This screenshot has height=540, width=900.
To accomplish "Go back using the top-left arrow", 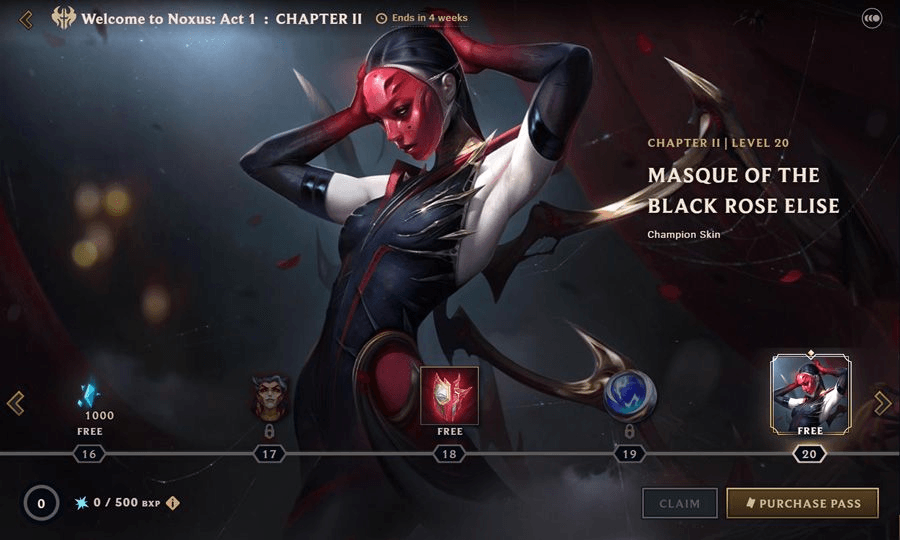I will [26, 19].
